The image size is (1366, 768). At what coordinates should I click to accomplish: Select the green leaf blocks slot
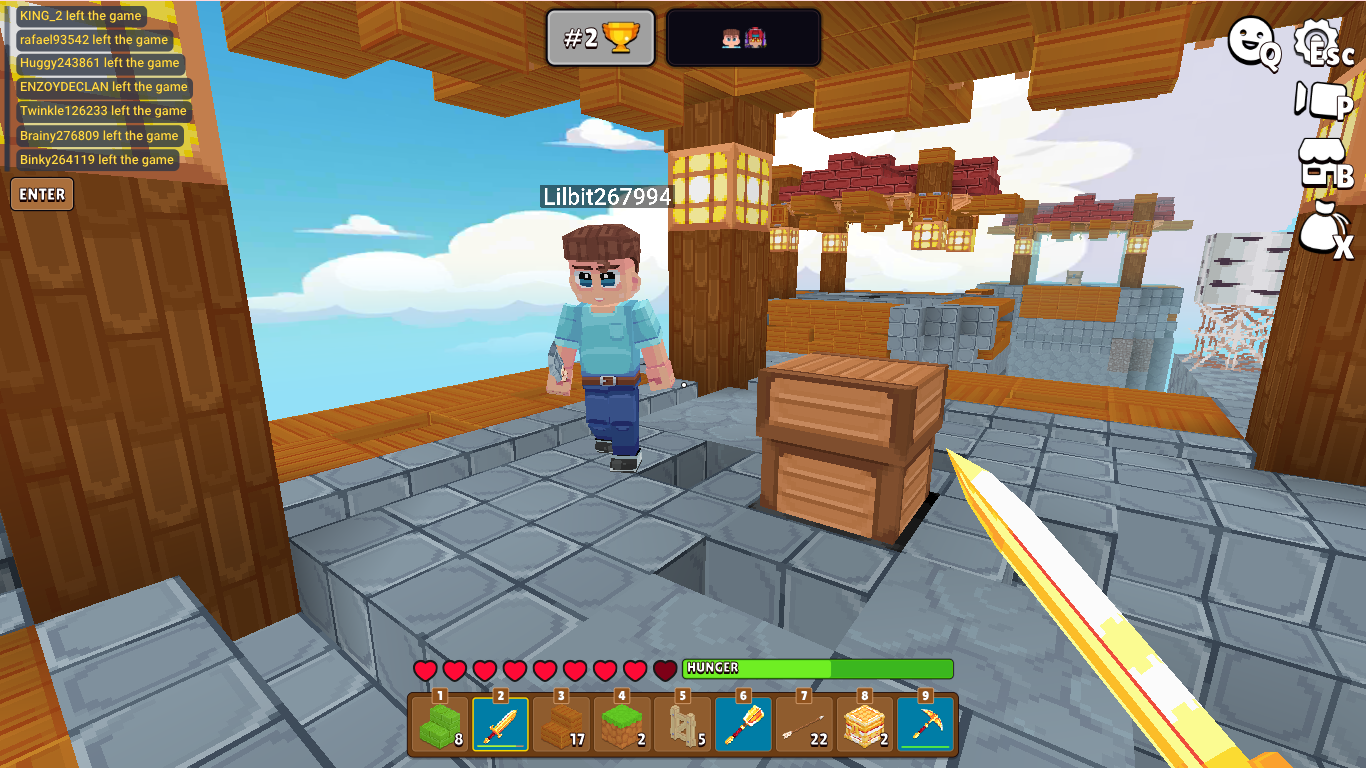440,724
